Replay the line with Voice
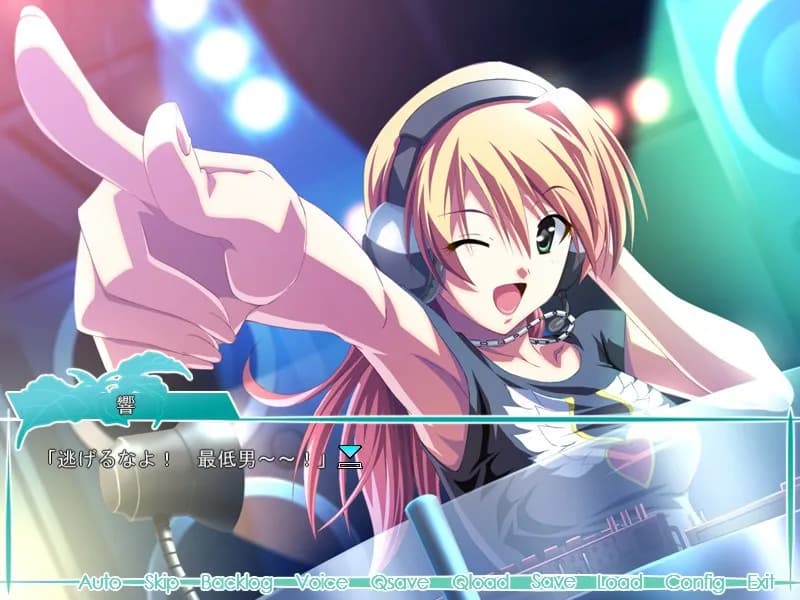Viewport: 800px width, 600px height. (322, 582)
